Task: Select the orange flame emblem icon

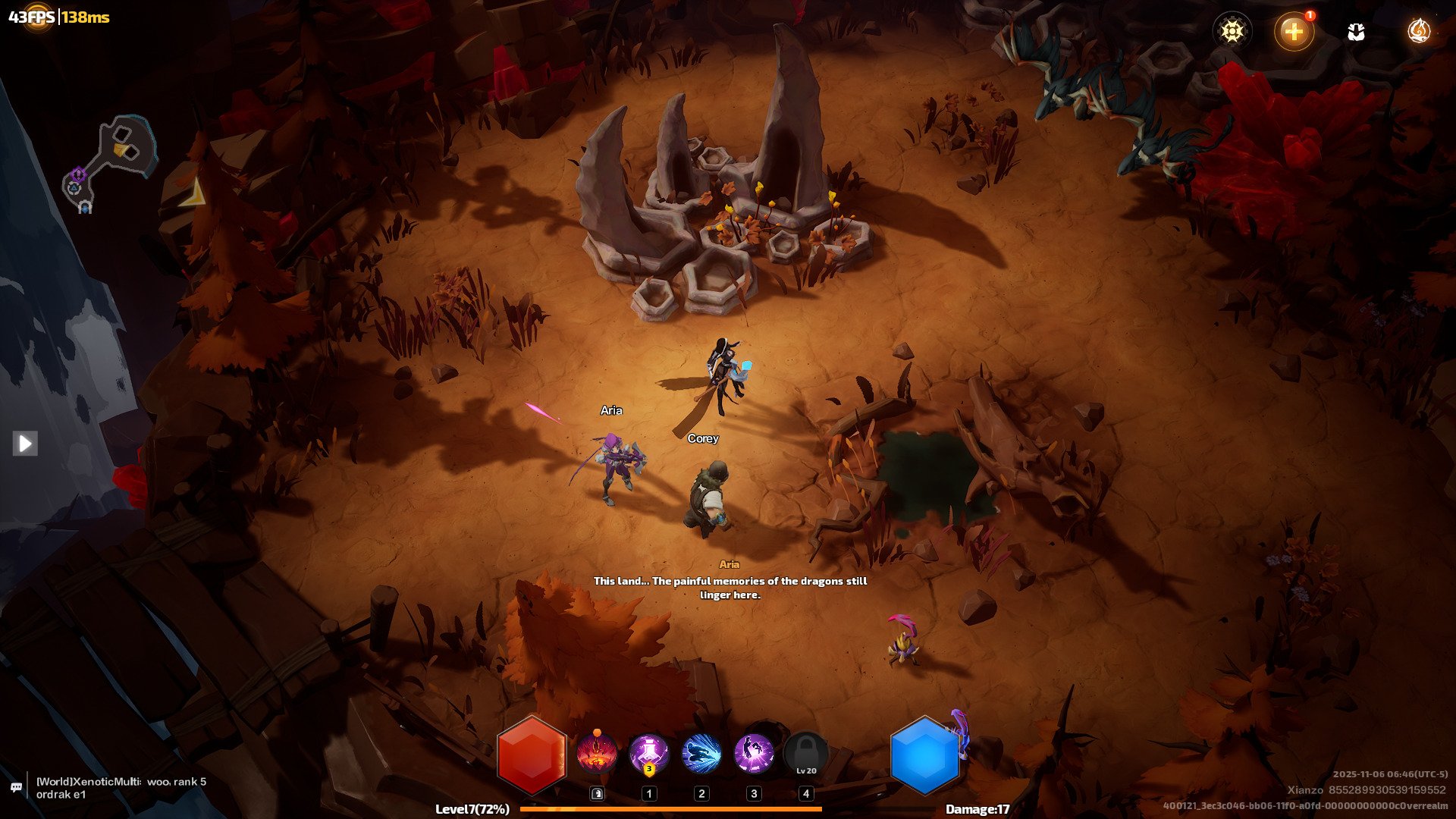Action: [1418, 31]
